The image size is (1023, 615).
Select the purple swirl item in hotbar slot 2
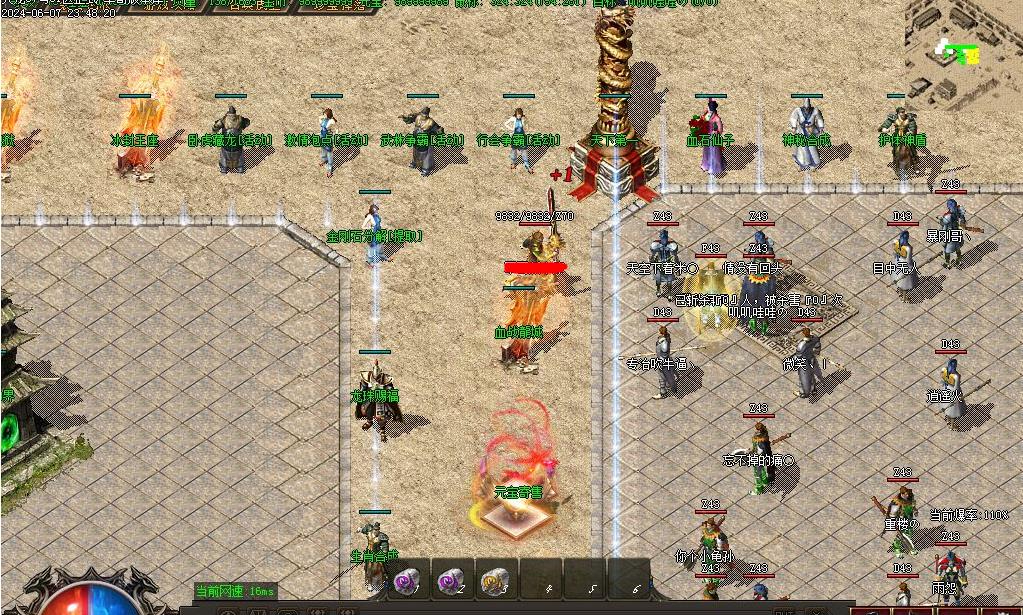(x=451, y=580)
